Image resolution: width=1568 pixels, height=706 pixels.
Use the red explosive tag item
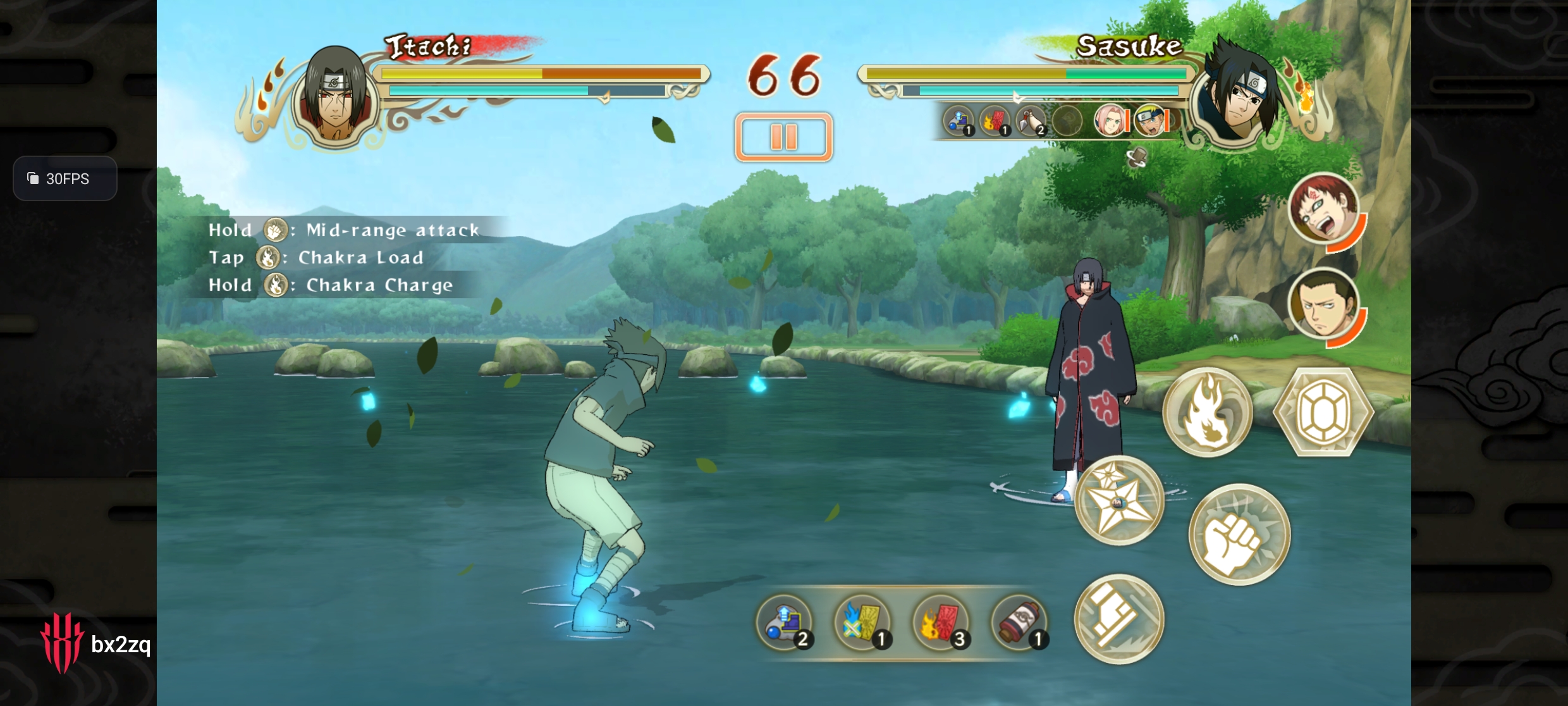(x=941, y=622)
